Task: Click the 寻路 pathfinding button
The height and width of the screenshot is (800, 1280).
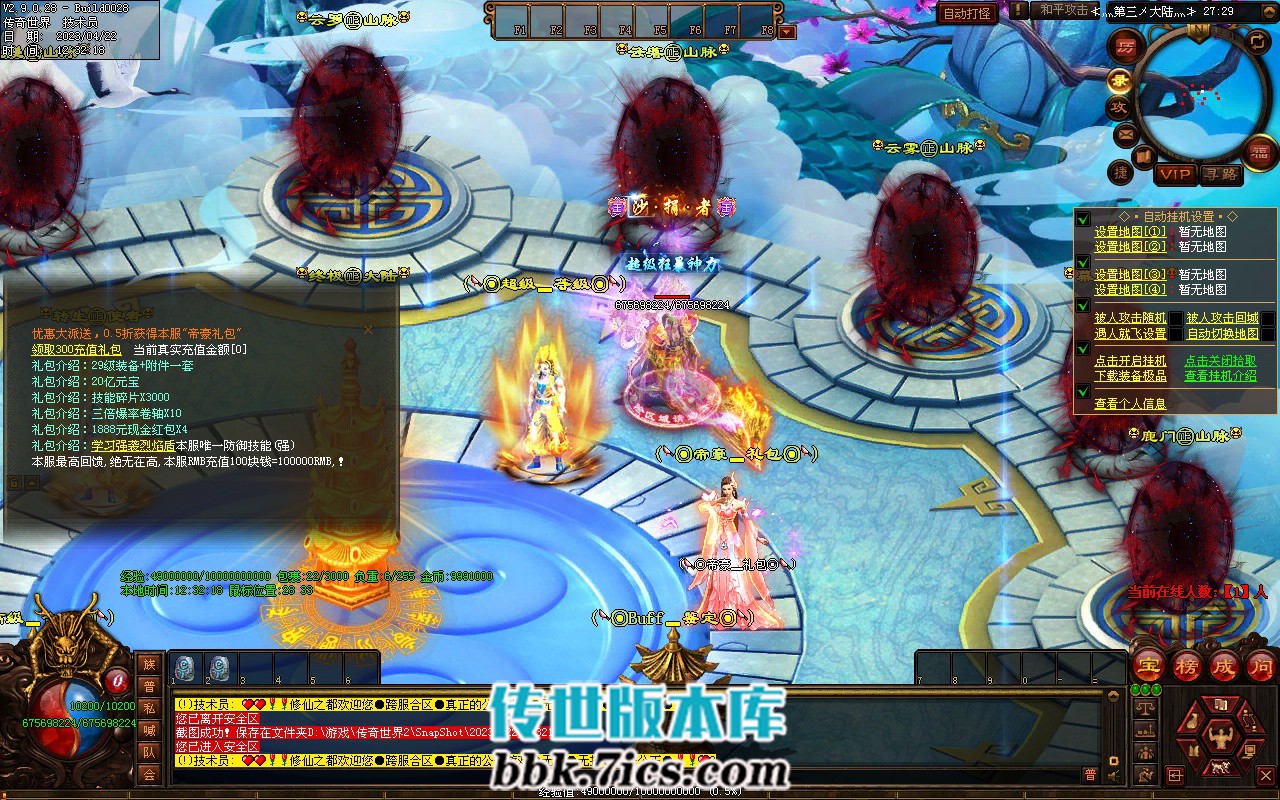Action: pos(1220,174)
